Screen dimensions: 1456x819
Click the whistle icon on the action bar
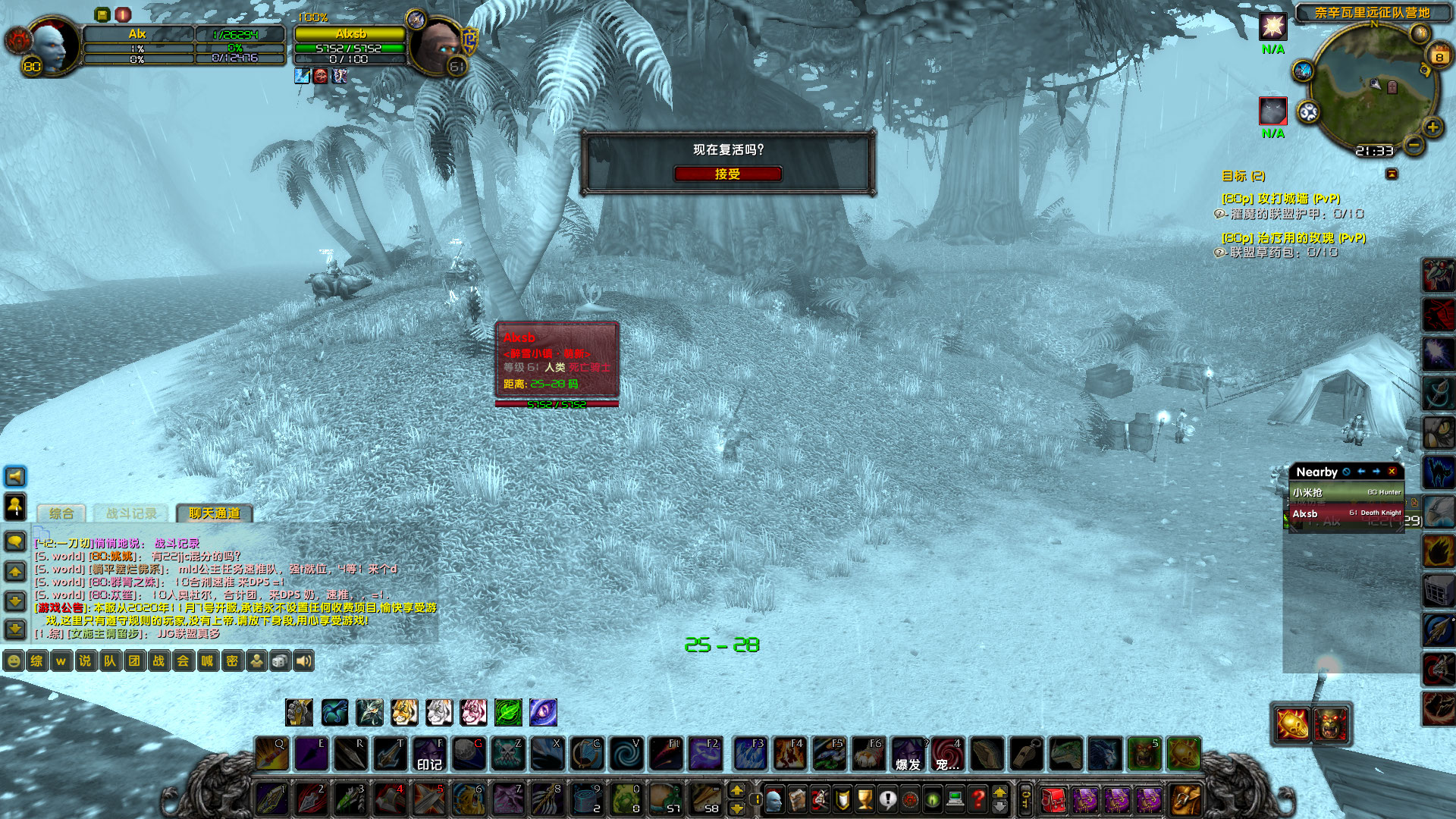point(1026,753)
